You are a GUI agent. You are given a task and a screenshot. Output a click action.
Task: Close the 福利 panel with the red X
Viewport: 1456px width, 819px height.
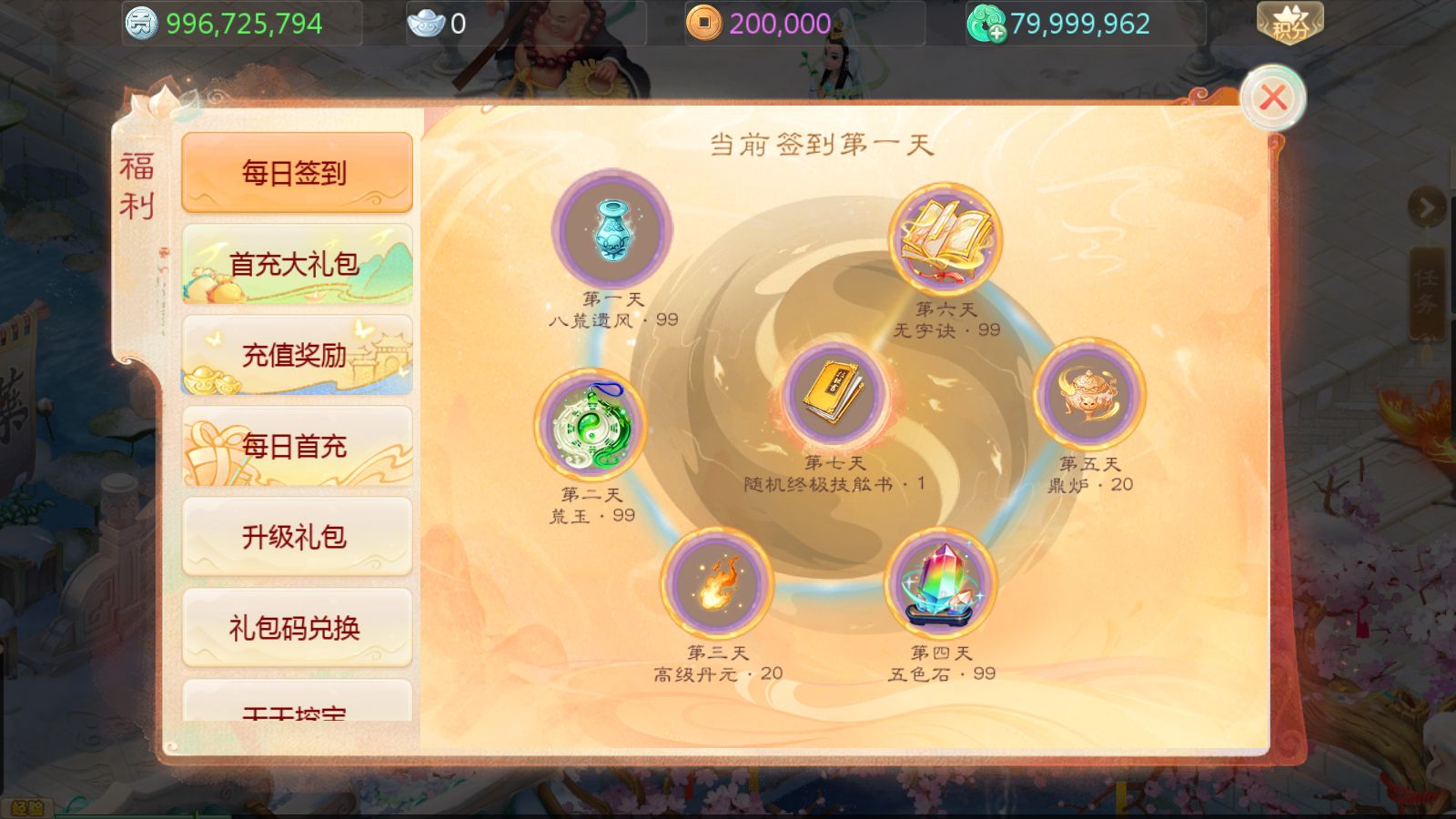1272,97
